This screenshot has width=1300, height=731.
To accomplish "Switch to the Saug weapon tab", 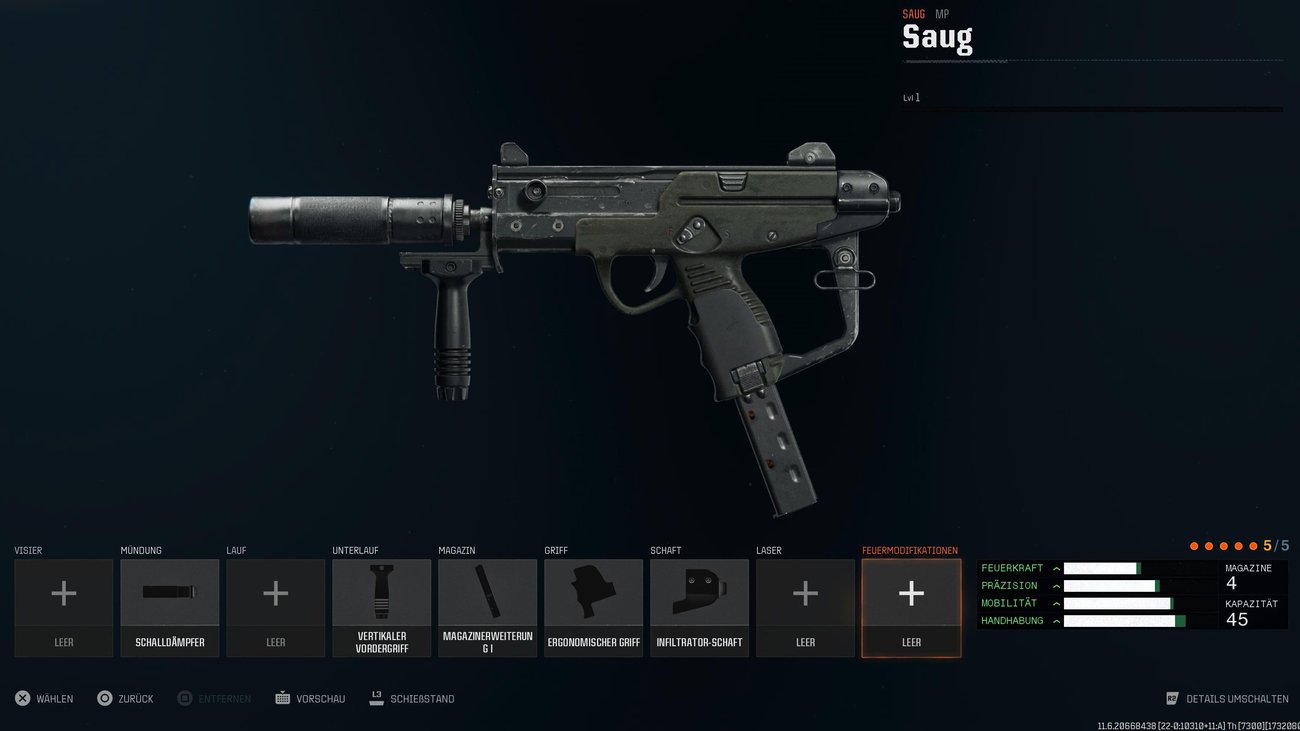I will click(x=913, y=14).
